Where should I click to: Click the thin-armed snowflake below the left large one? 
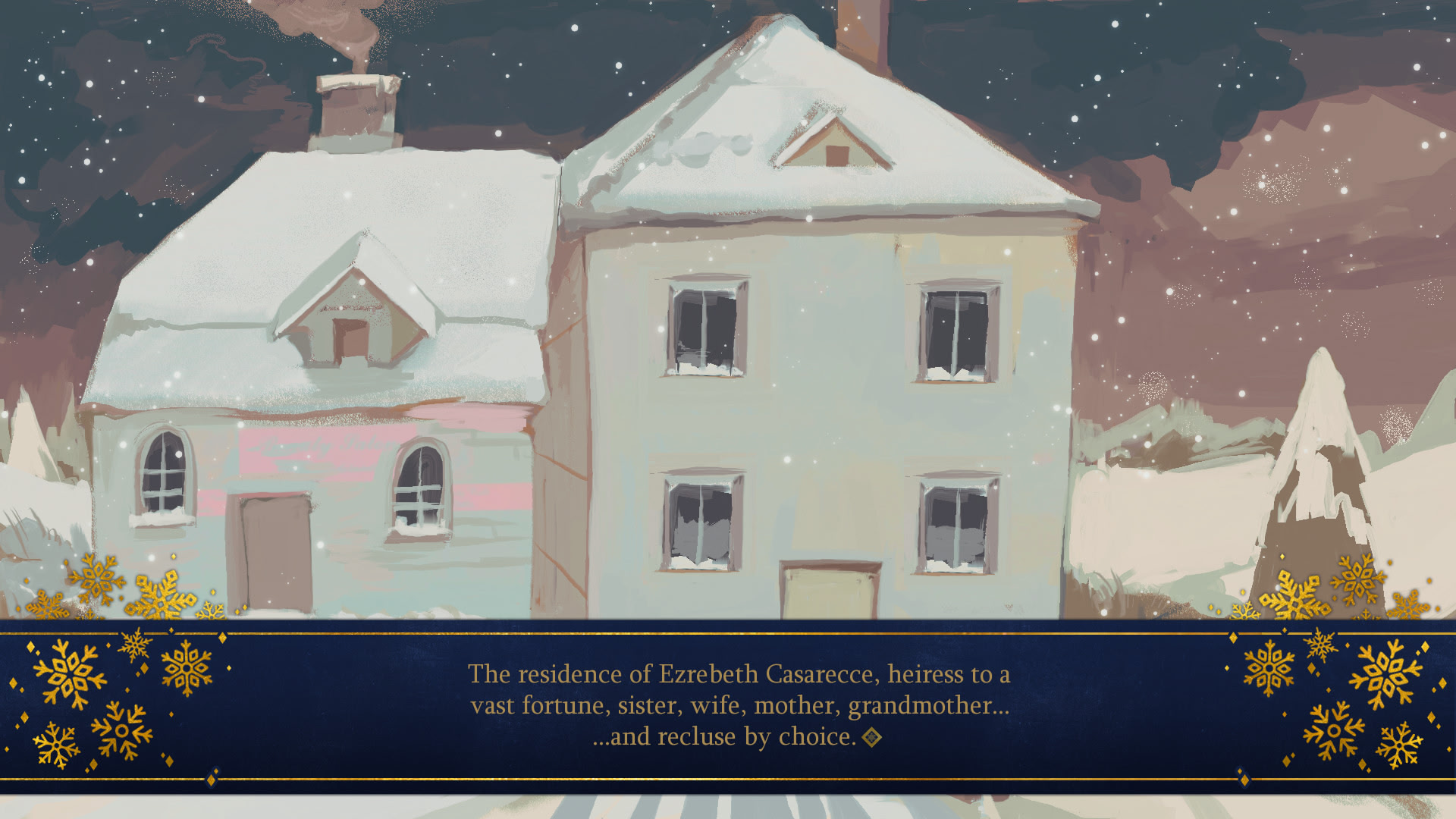coord(58,744)
